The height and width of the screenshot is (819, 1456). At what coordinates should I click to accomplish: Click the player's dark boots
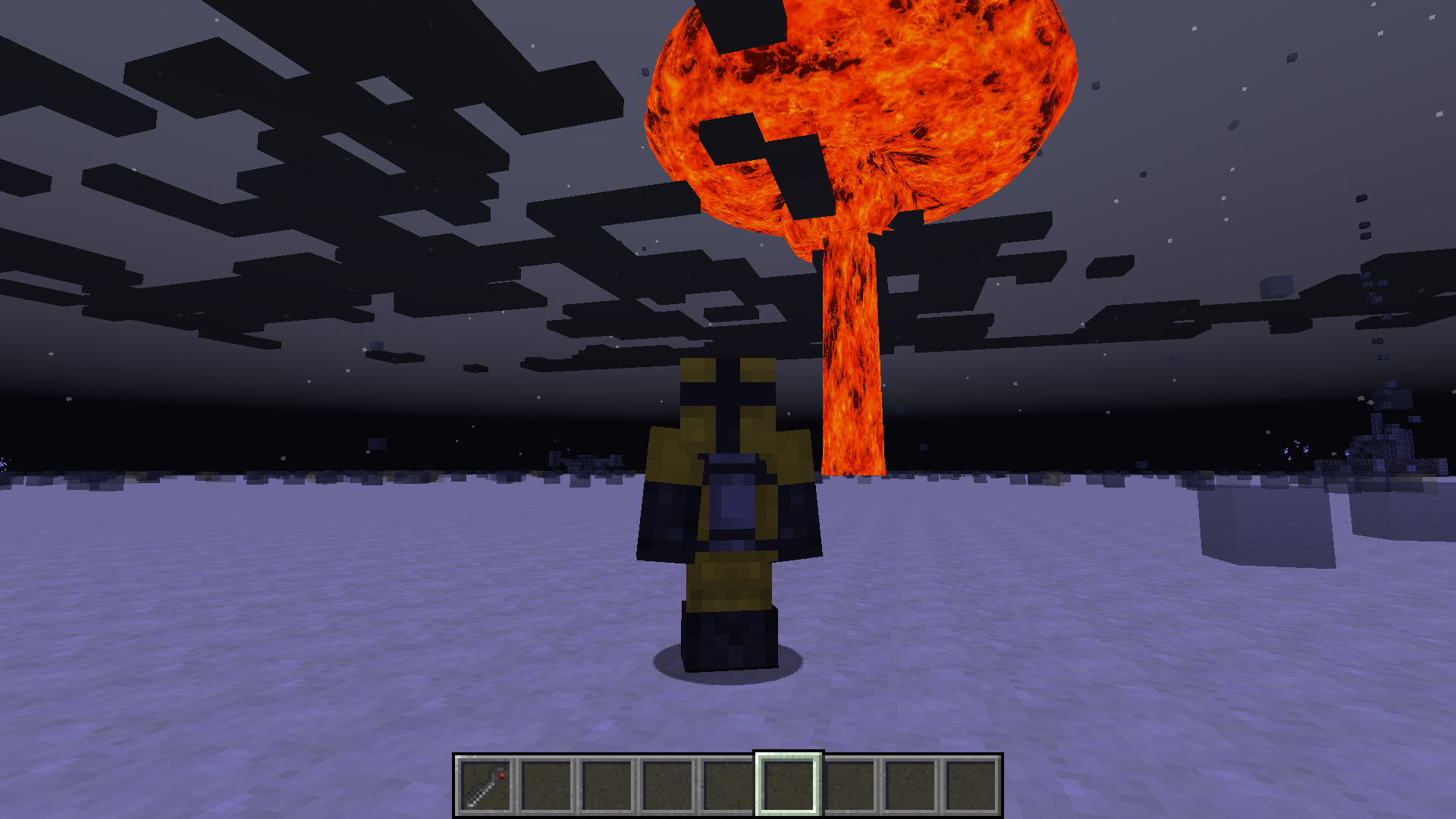click(x=730, y=641)
